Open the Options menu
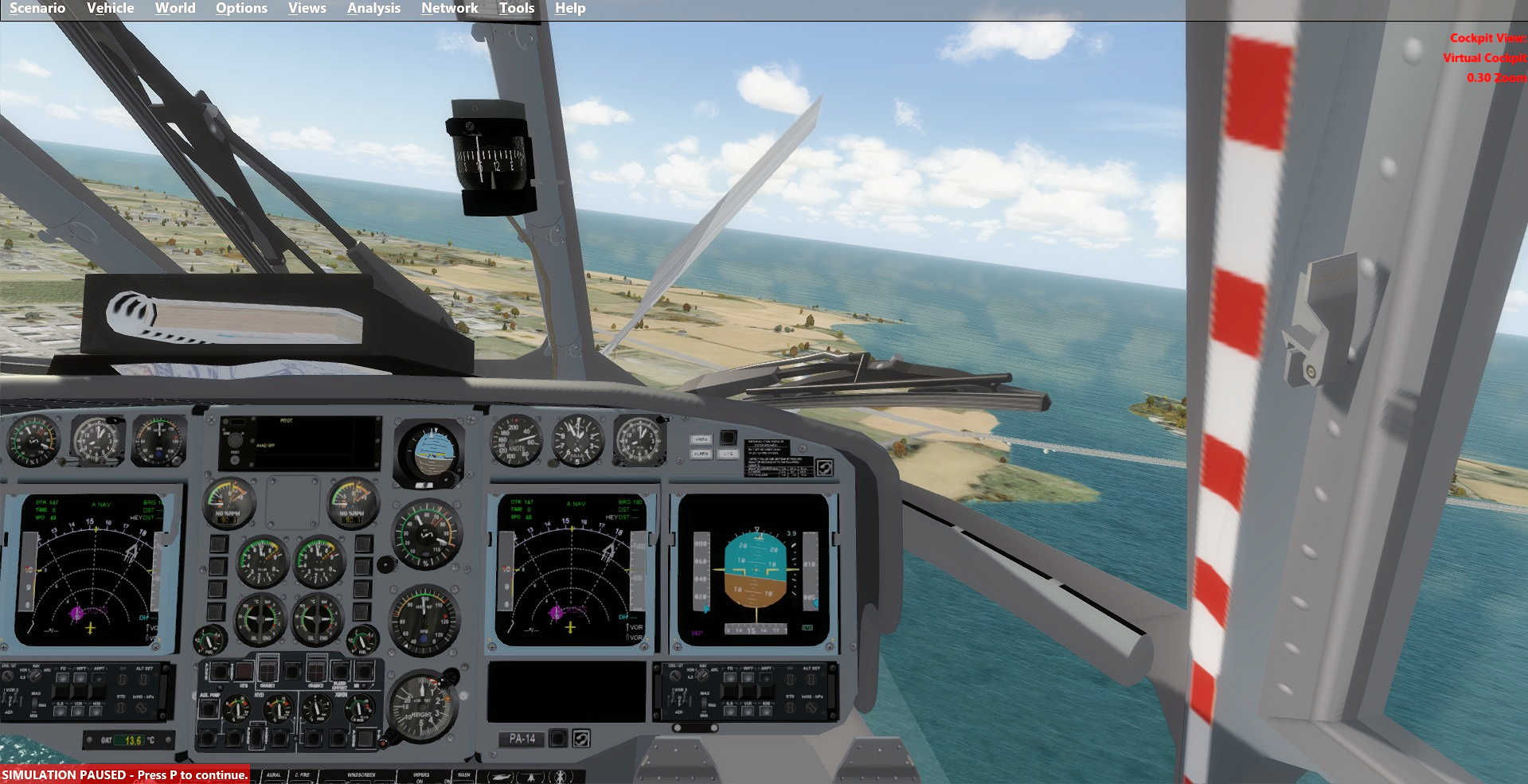This screenshot has height=784, width=1528. (x=241, y=8)
